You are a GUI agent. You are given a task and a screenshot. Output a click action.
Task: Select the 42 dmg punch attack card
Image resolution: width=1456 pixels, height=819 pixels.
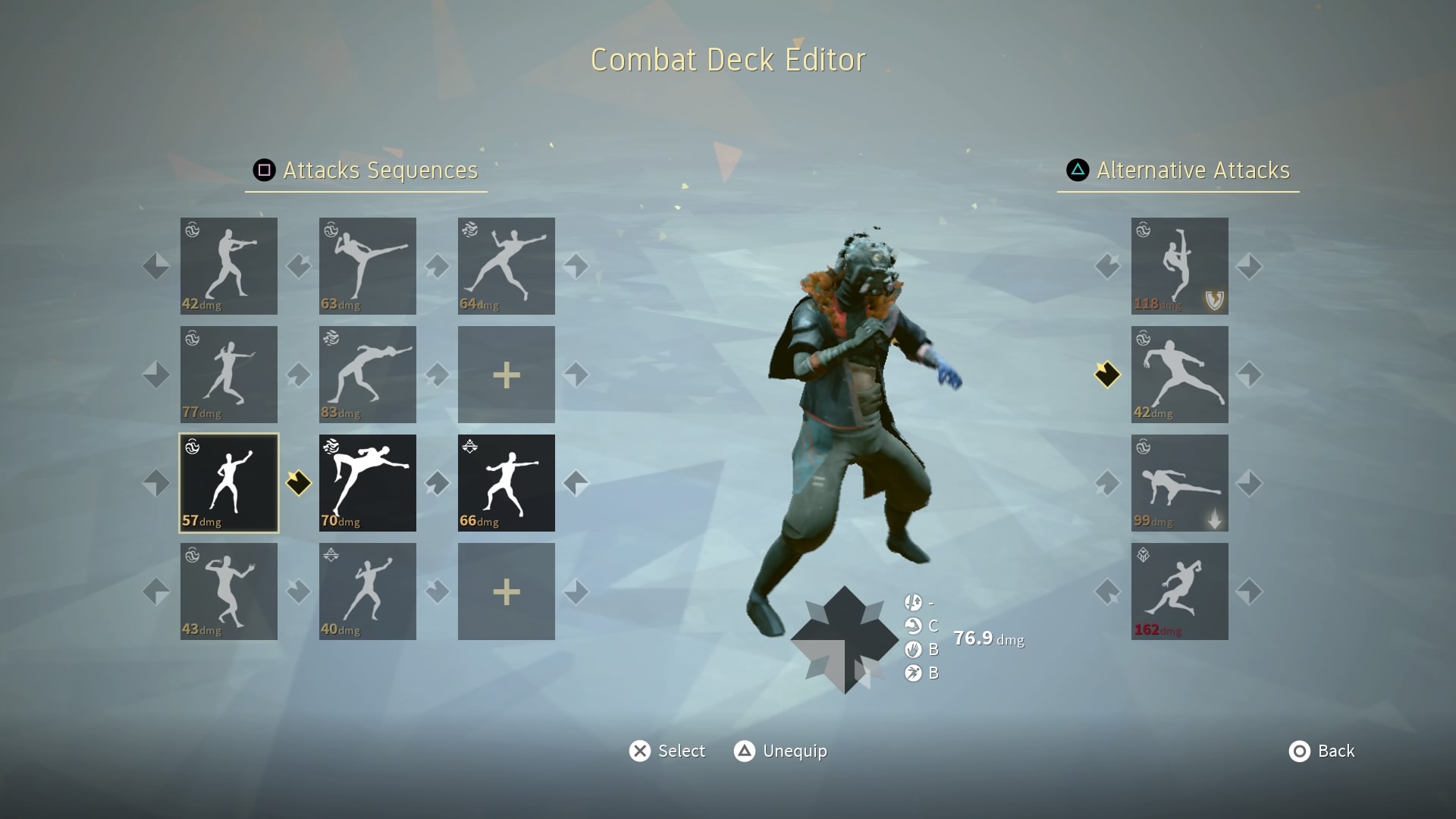[228, 266]
